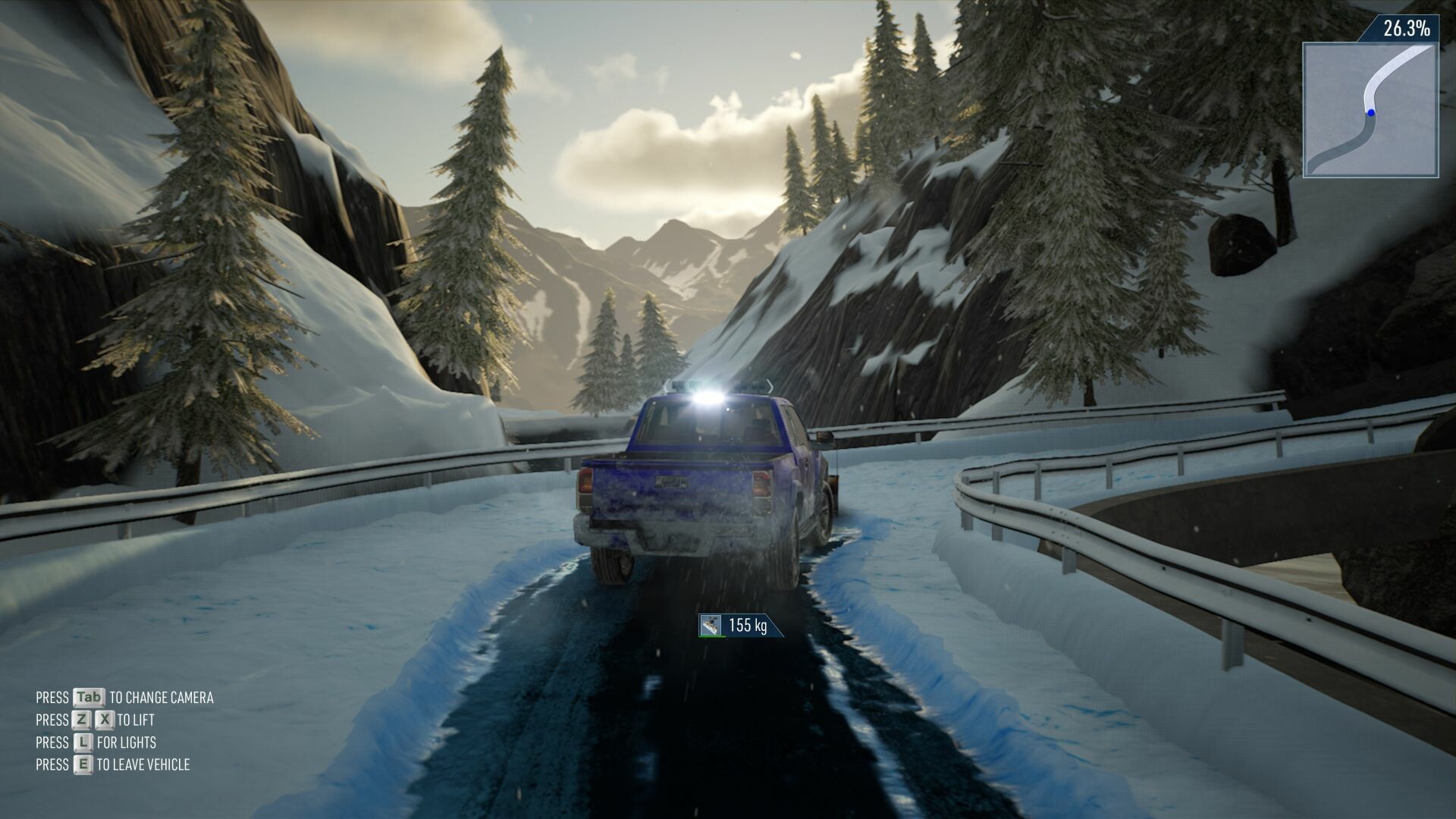The image size is (1456, 819).
Task: Click the green progress bar under the plow icon
Action: pos(712,637)
